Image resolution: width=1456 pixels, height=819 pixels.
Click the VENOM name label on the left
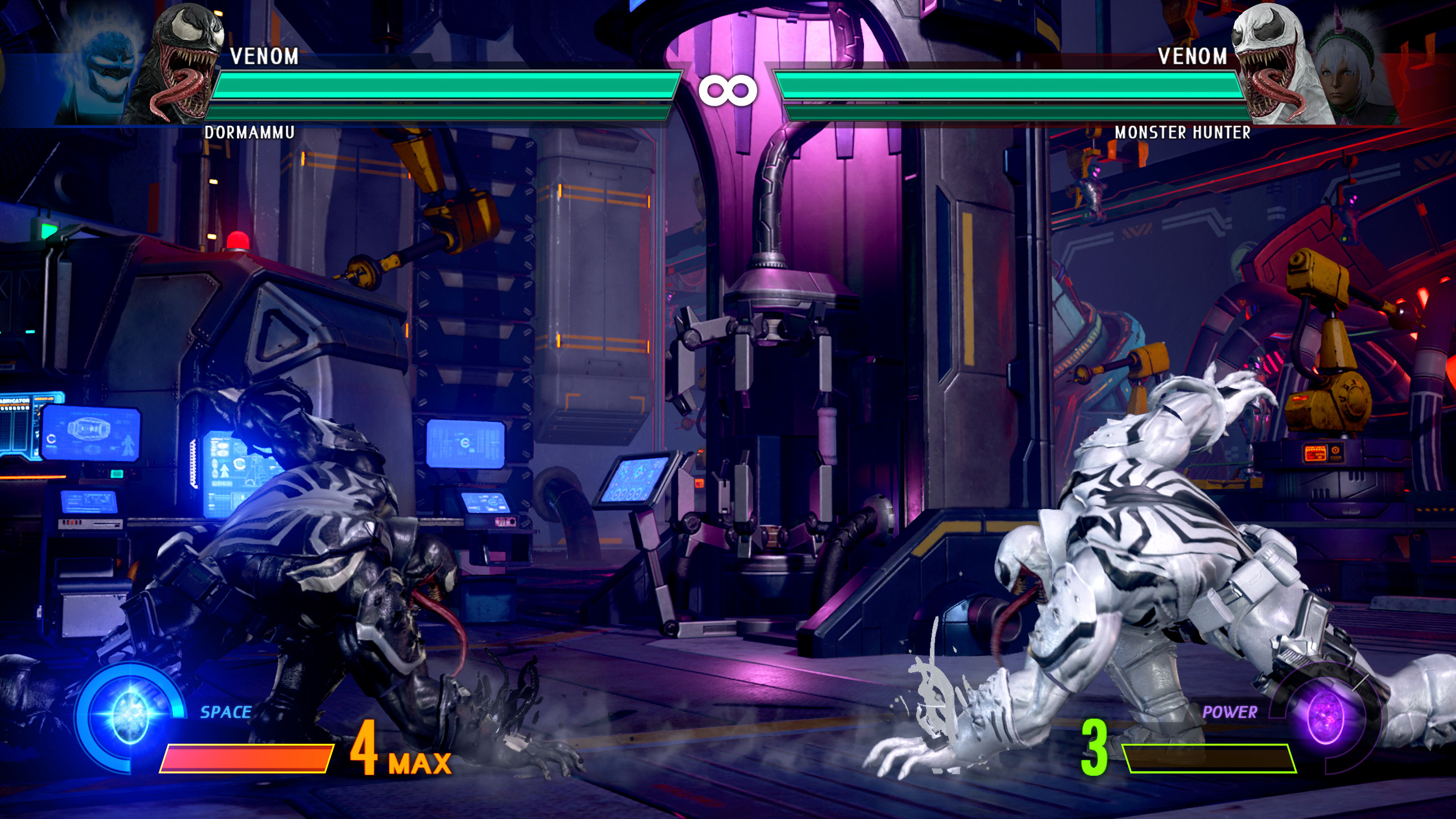[x=263, y=57]
